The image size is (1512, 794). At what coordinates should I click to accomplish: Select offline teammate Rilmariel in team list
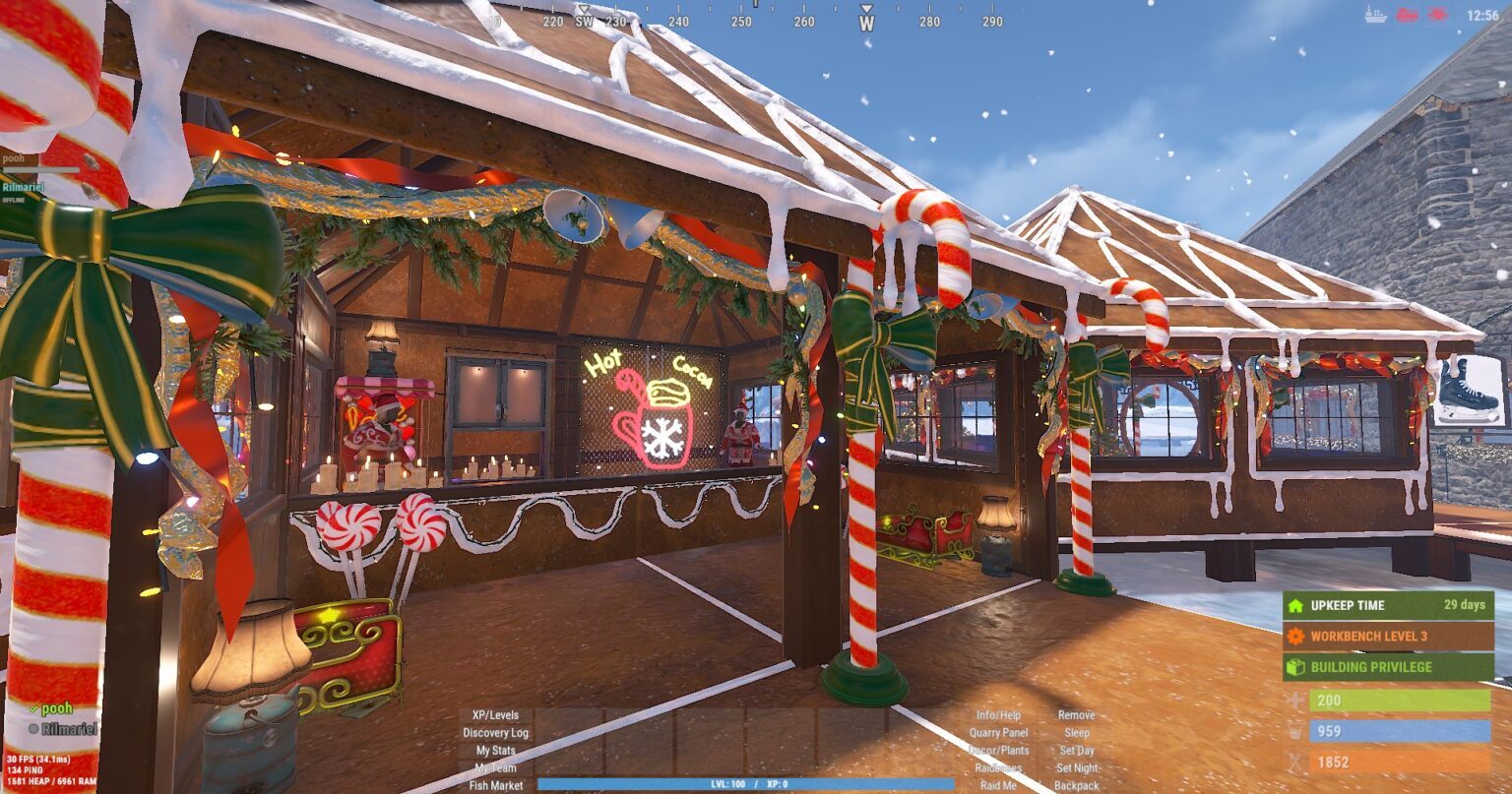click(68, 729)
